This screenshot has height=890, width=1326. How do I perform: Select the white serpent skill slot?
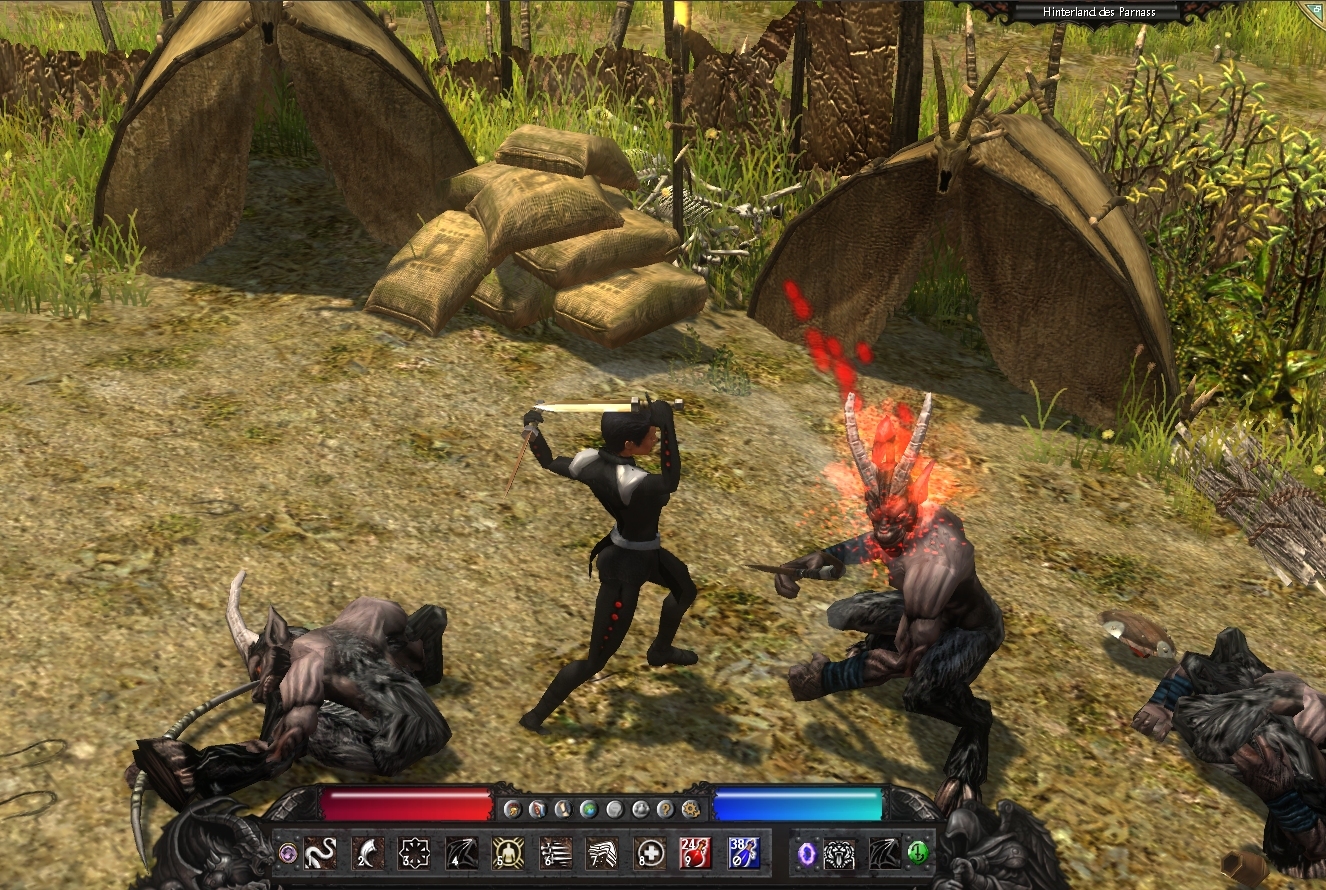[320, 853]
